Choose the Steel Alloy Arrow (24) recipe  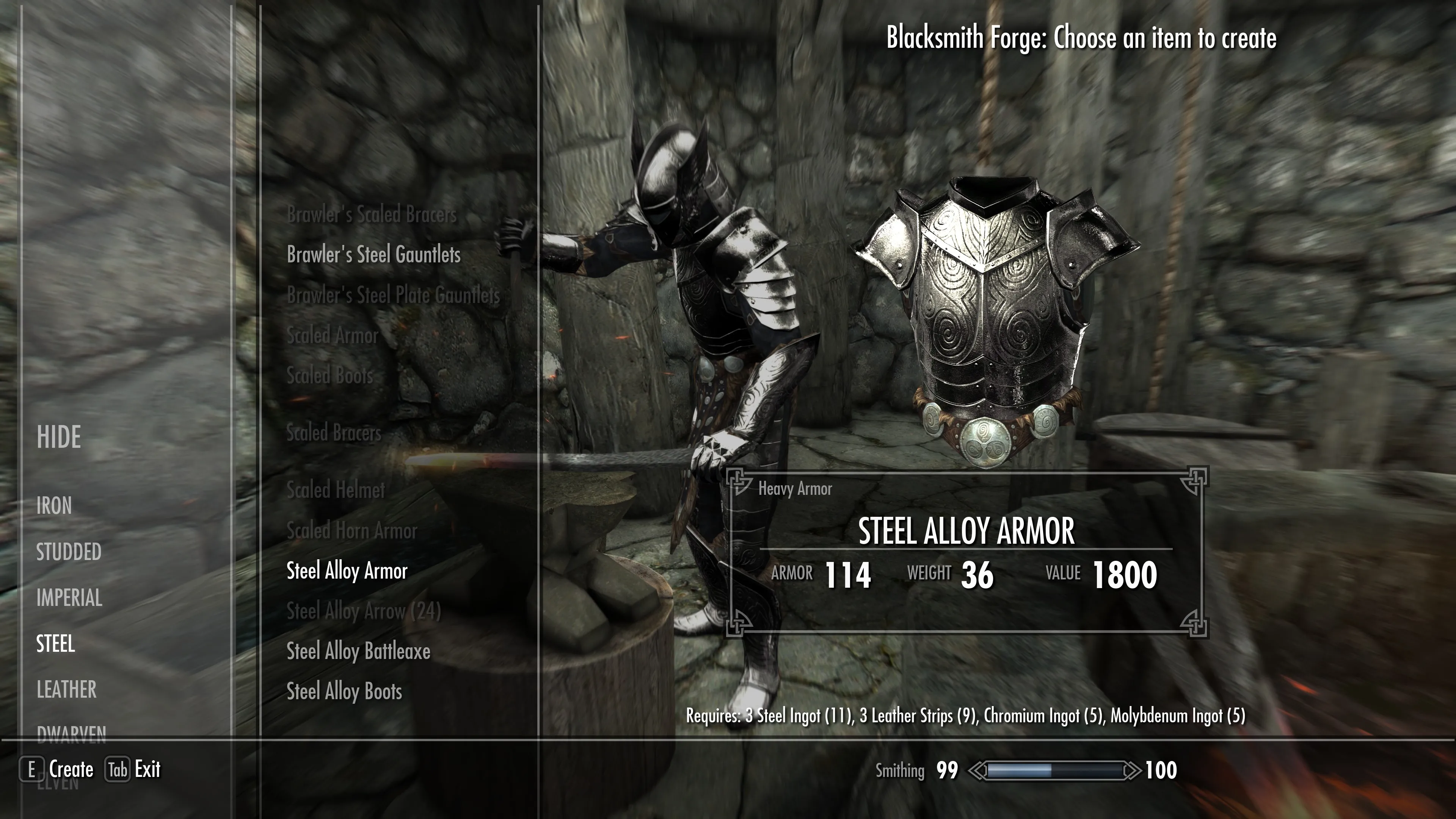point(364,611)
